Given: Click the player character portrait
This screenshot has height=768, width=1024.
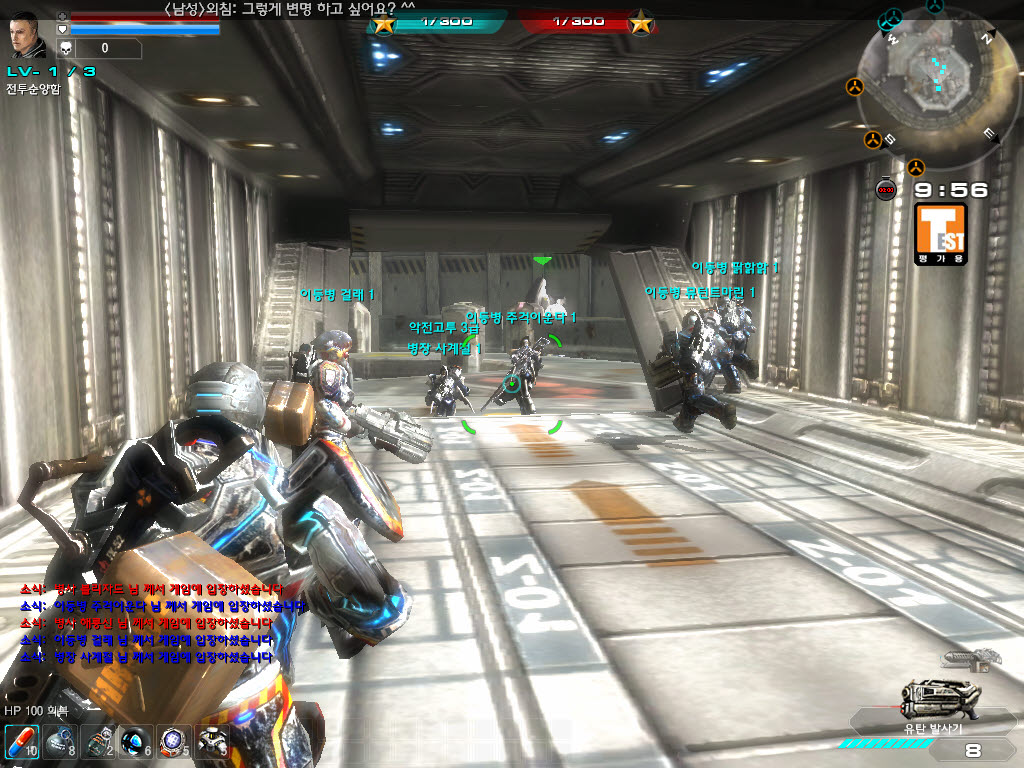Looking at the screenshot, I should pyautogui.click(x=28, y=35).
